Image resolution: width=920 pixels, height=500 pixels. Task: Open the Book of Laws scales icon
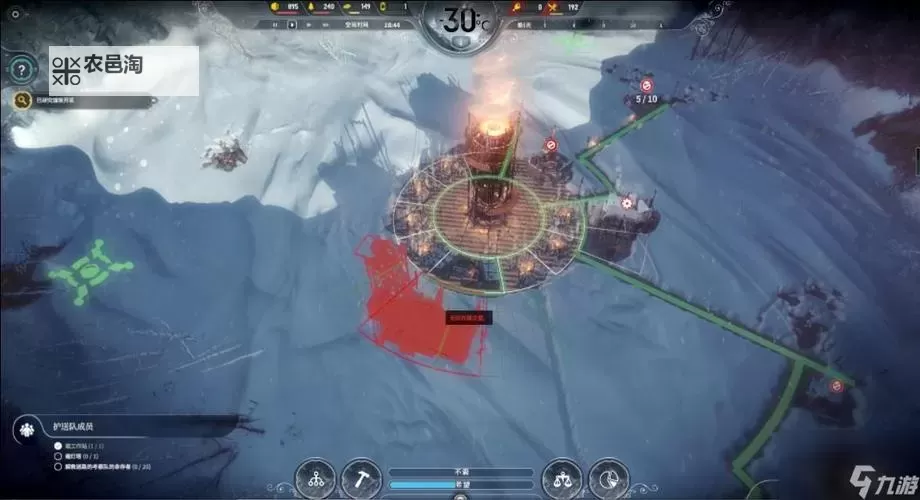[561, 477]
